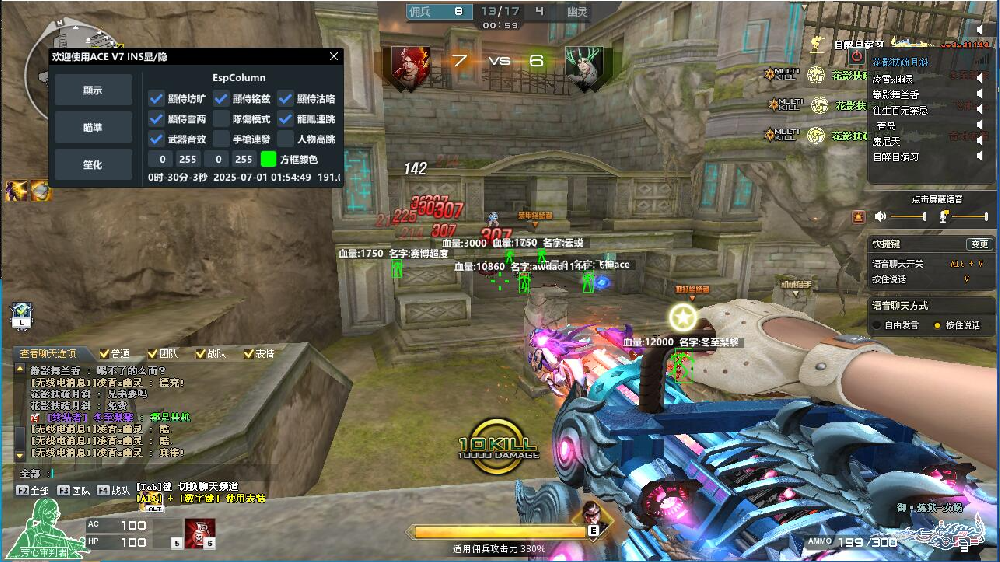
Task: Toggle the 武器音效 checkbox
Action: pyautogui.click(x=156, y=139)
